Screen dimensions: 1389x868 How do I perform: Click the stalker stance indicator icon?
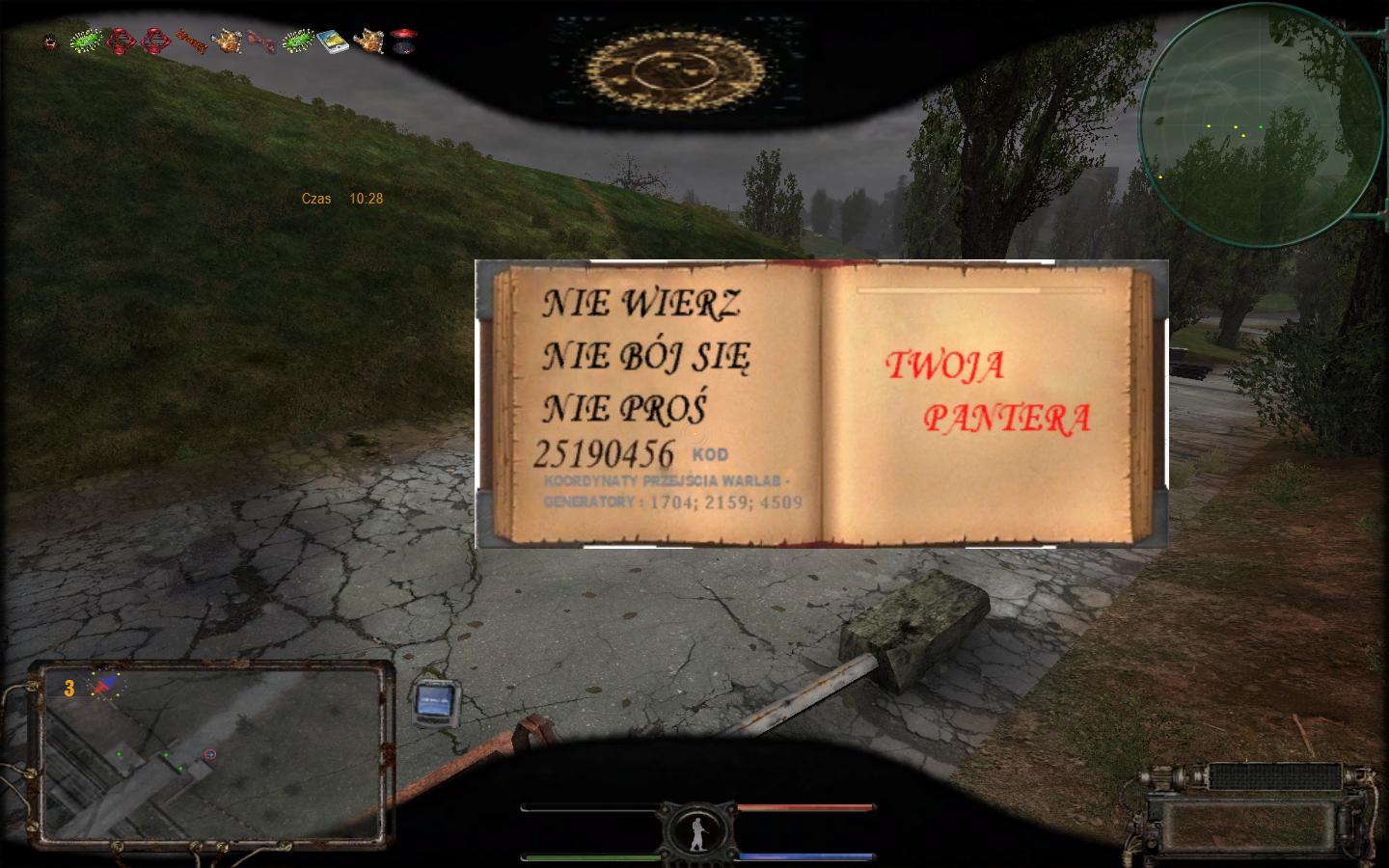tap(697, 831)
